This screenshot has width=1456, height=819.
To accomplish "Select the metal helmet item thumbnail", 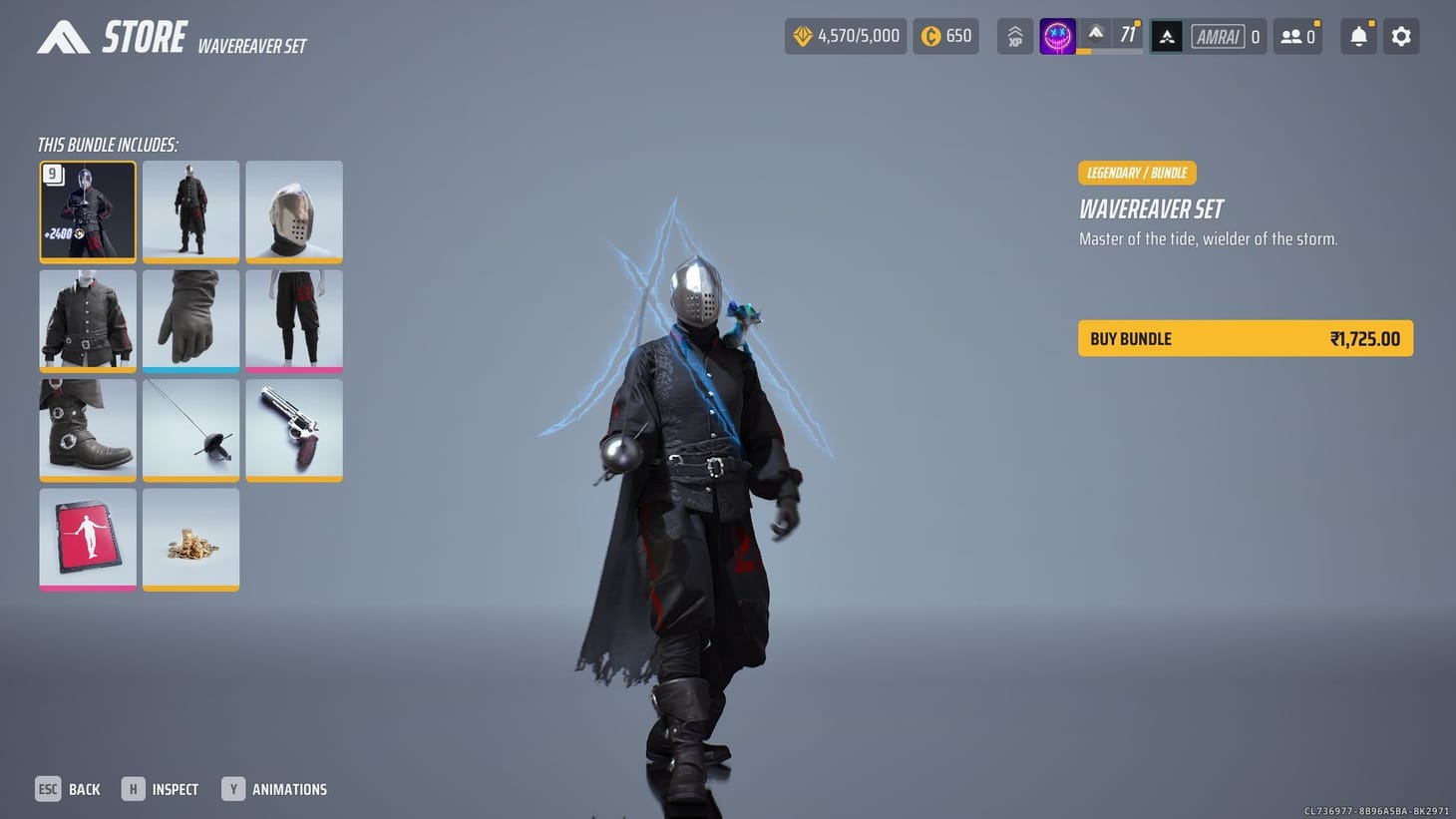I will pyautogui.click(x=293, y=210).
